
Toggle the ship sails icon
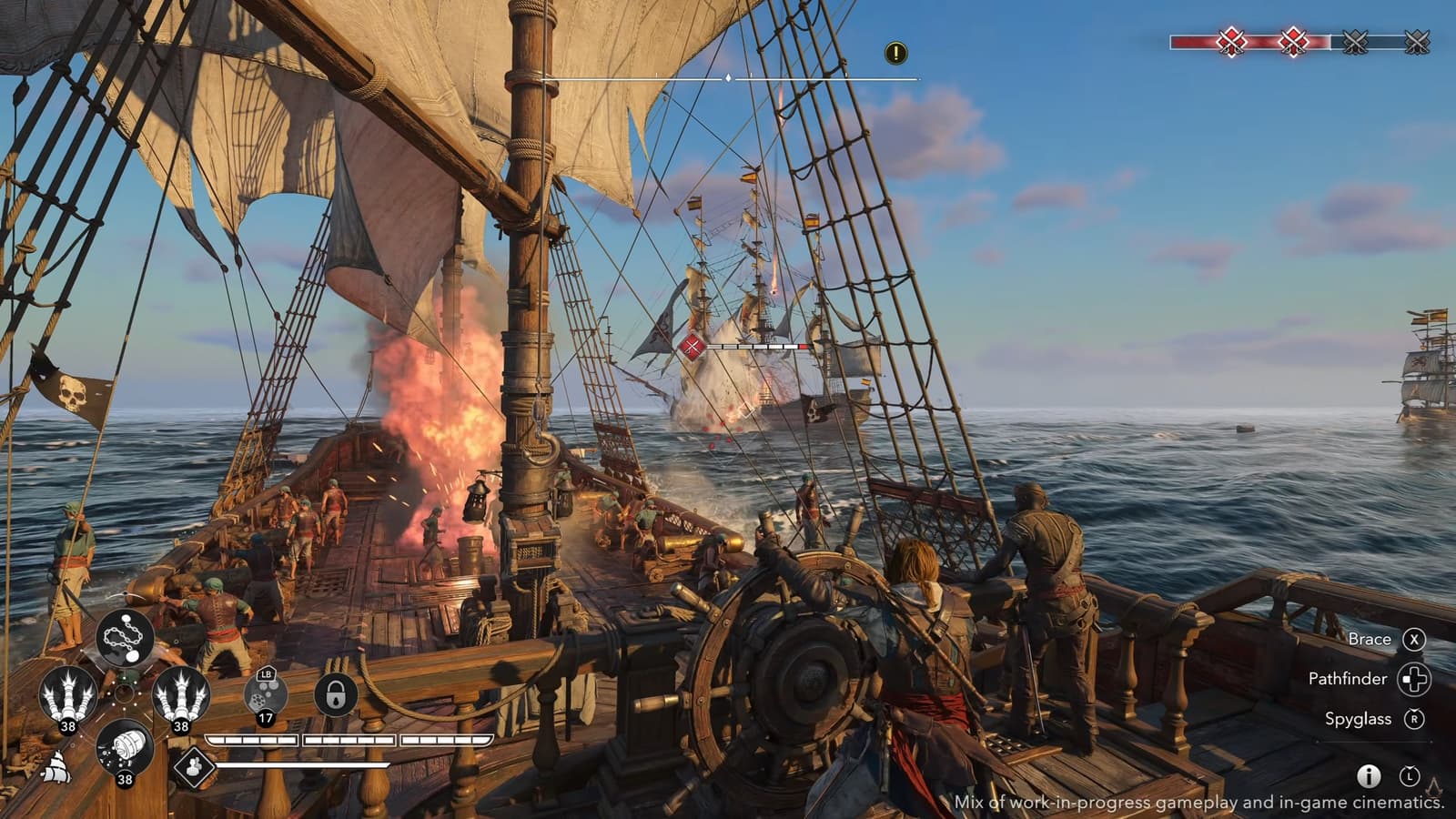(56, 769)
